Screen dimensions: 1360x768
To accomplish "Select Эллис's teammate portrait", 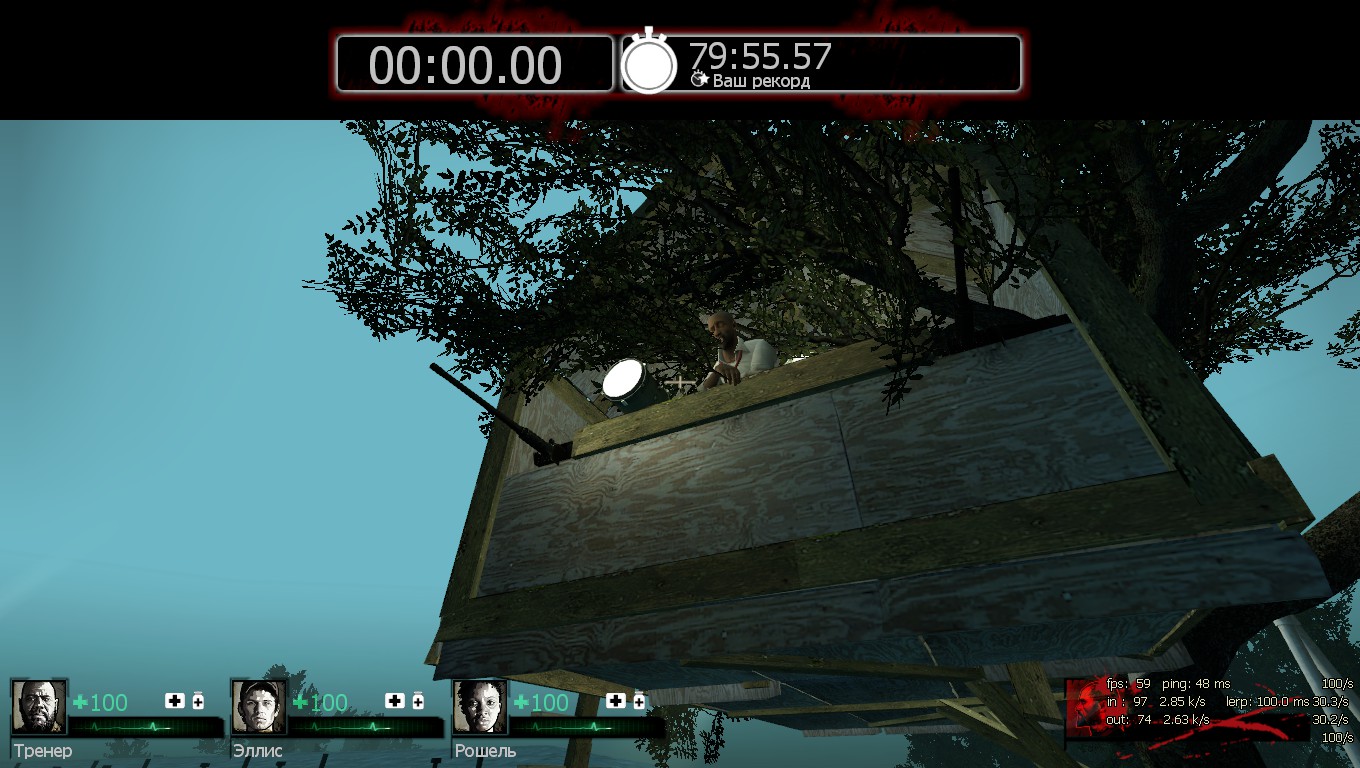I will [259, 707].
